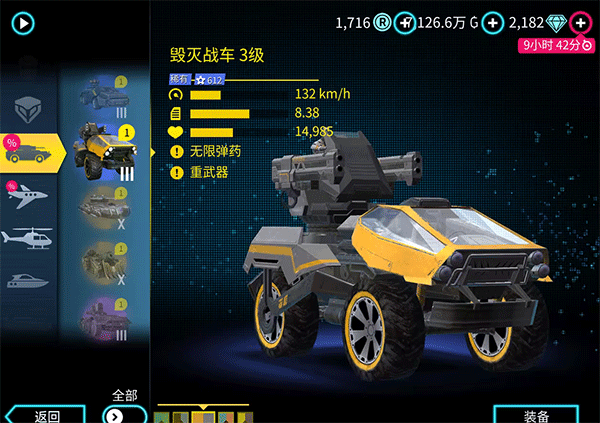
Task: Go back with the 返回 button
Action: pos(46,415)
